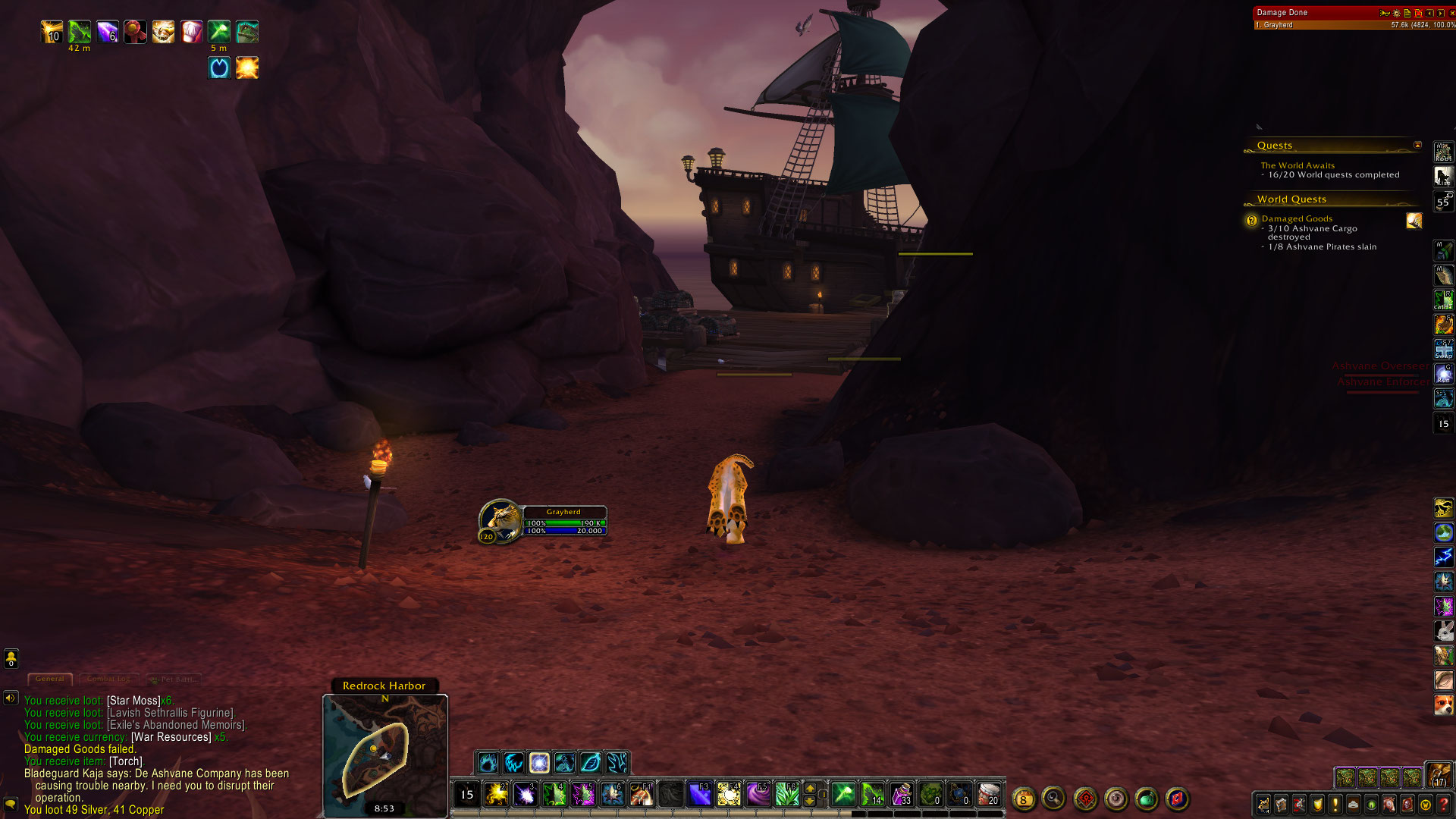Image resolution: width=1456 pixels, height=819 pixels.
Task: Select the Damaged Goods world quest
Action: point(1297,218)
